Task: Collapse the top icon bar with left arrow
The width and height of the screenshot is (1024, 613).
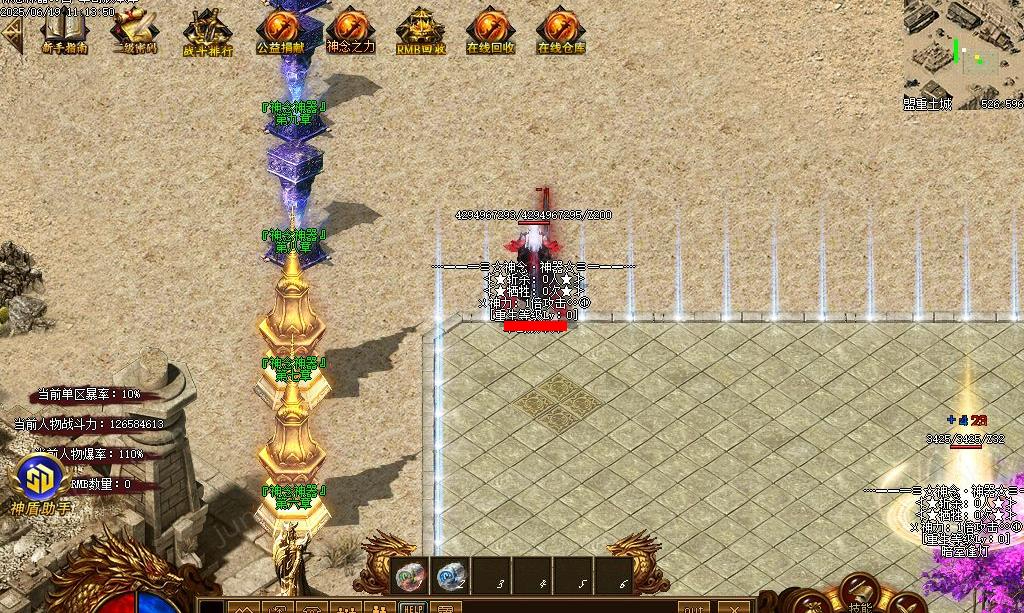Action: [11, 33]
